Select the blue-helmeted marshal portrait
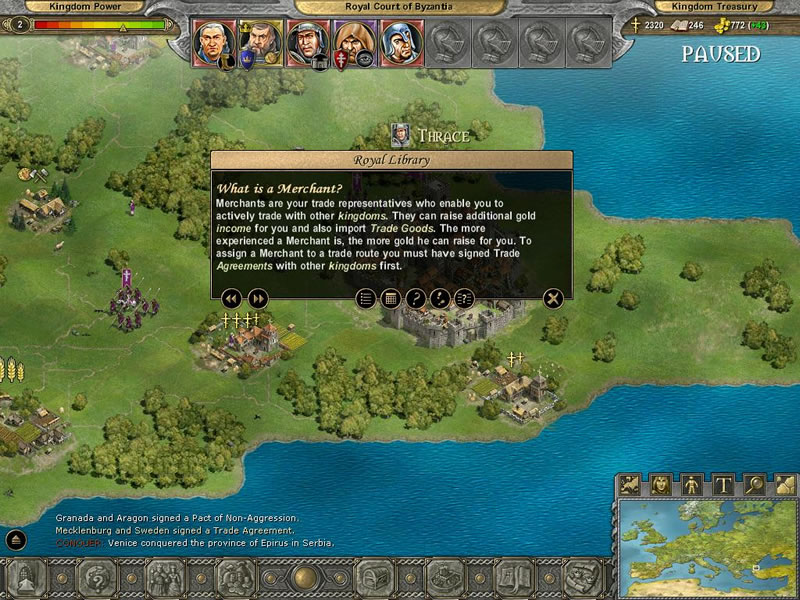The height and width of the screenshot is (600, 800). click(399, 42)
